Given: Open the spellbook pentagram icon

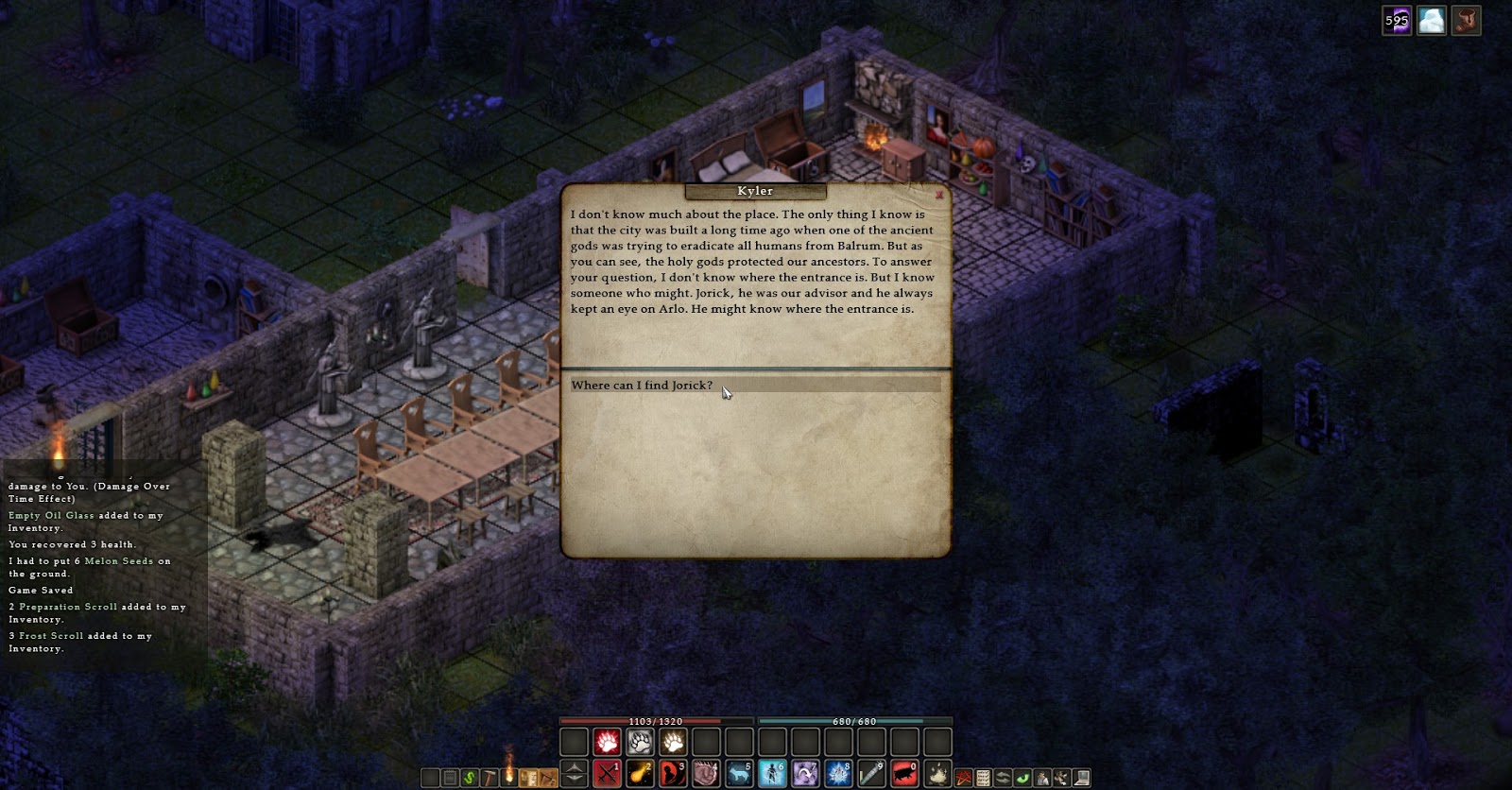Looking at the screenshot, I should (x=963, y=777).
